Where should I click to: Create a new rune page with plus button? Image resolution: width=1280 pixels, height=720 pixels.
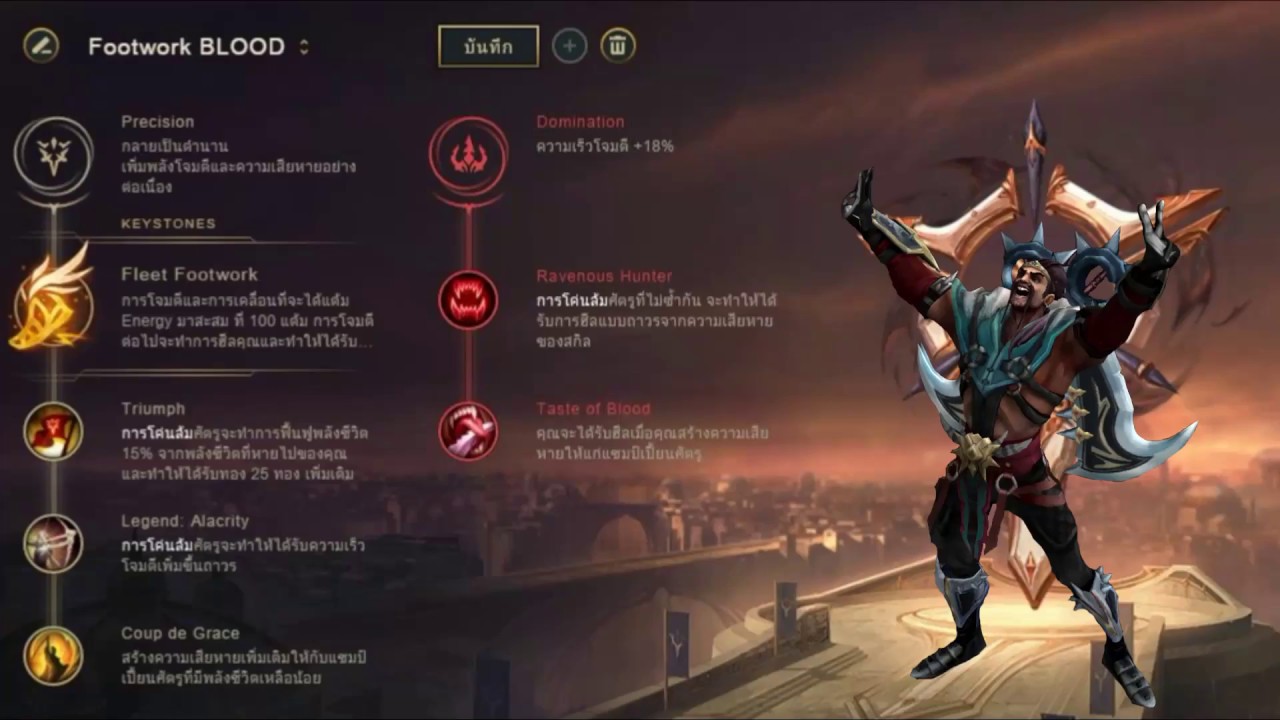(x=569, y=45)
